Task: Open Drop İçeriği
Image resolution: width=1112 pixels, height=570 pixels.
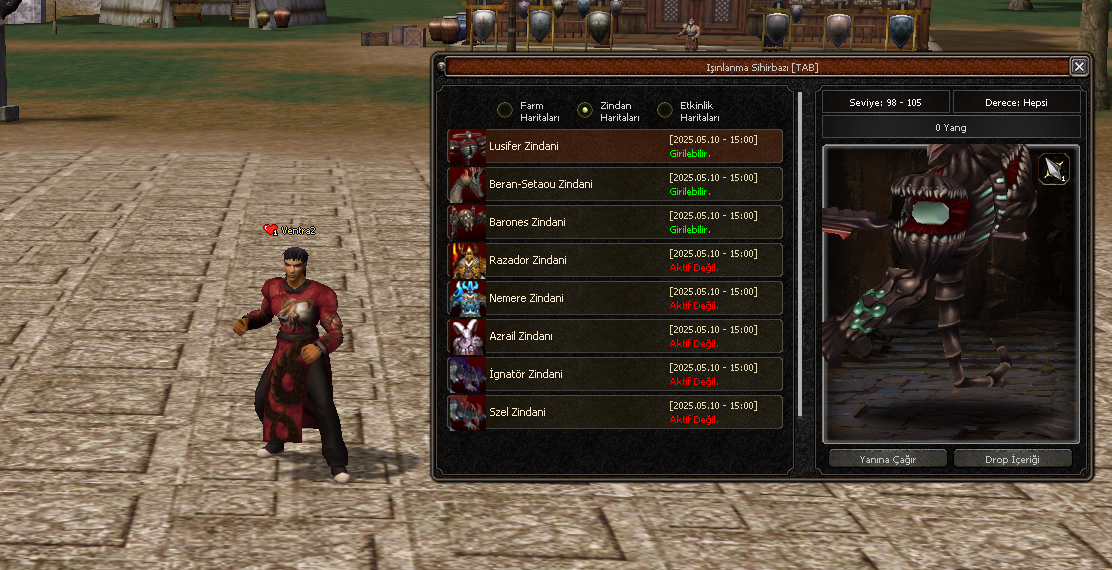Action: [1012, 459]
